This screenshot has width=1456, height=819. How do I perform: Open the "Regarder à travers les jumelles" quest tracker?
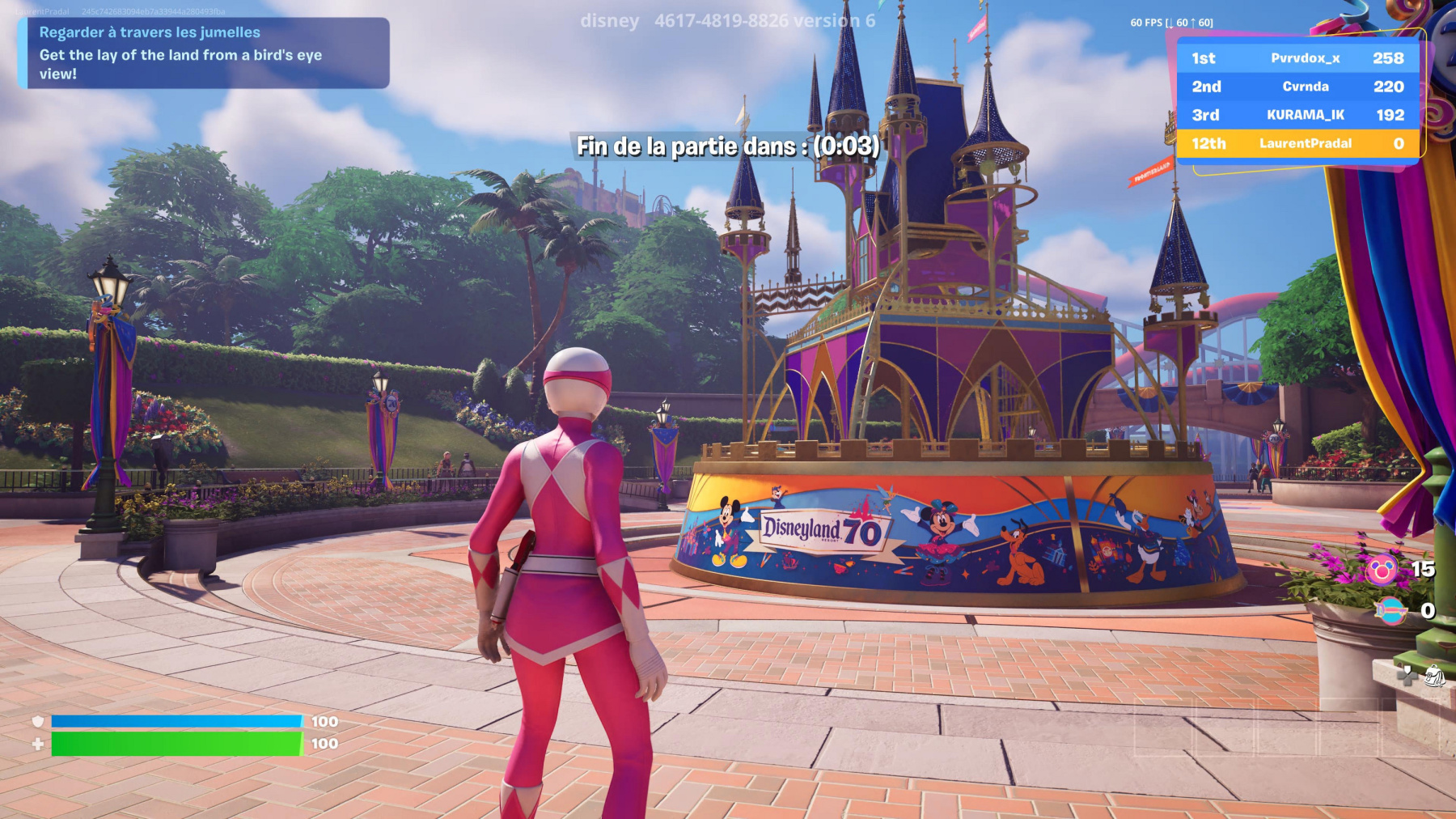[203, 53]
